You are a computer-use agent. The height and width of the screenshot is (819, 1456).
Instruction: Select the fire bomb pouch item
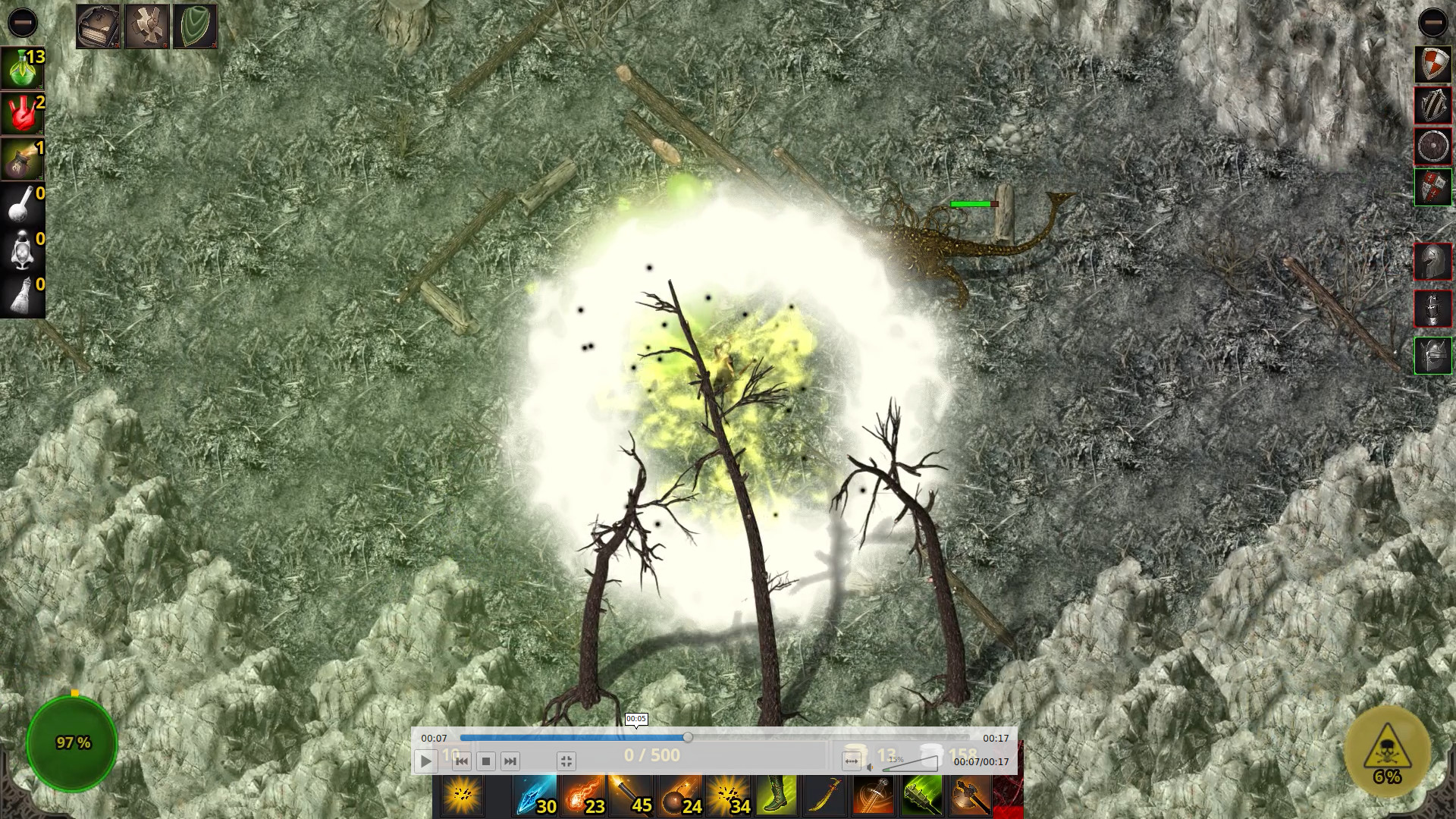(23, 157)
